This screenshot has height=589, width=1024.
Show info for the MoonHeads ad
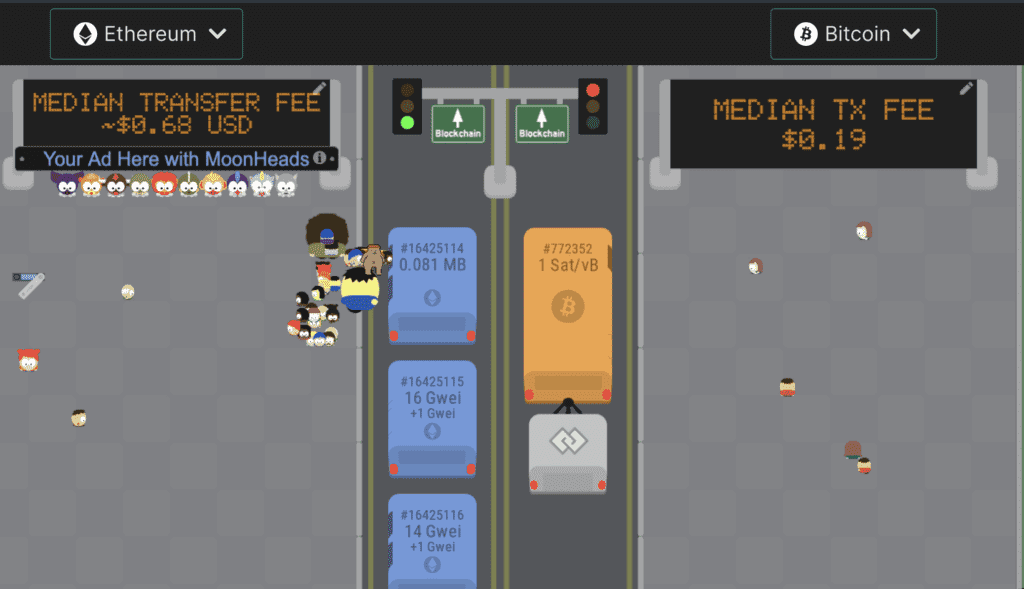tap(319, 158)
